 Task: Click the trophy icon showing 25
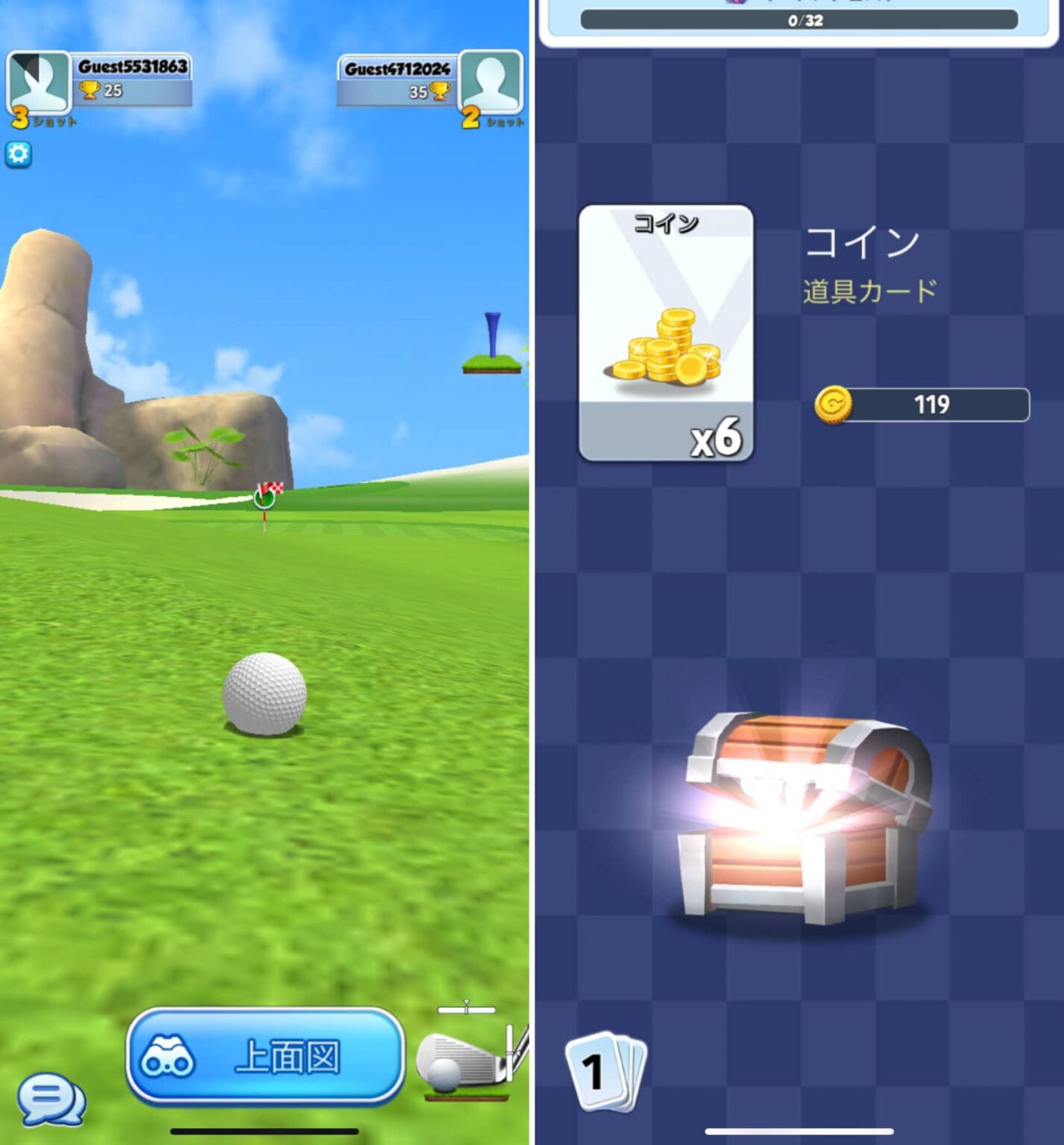point(90,89)
